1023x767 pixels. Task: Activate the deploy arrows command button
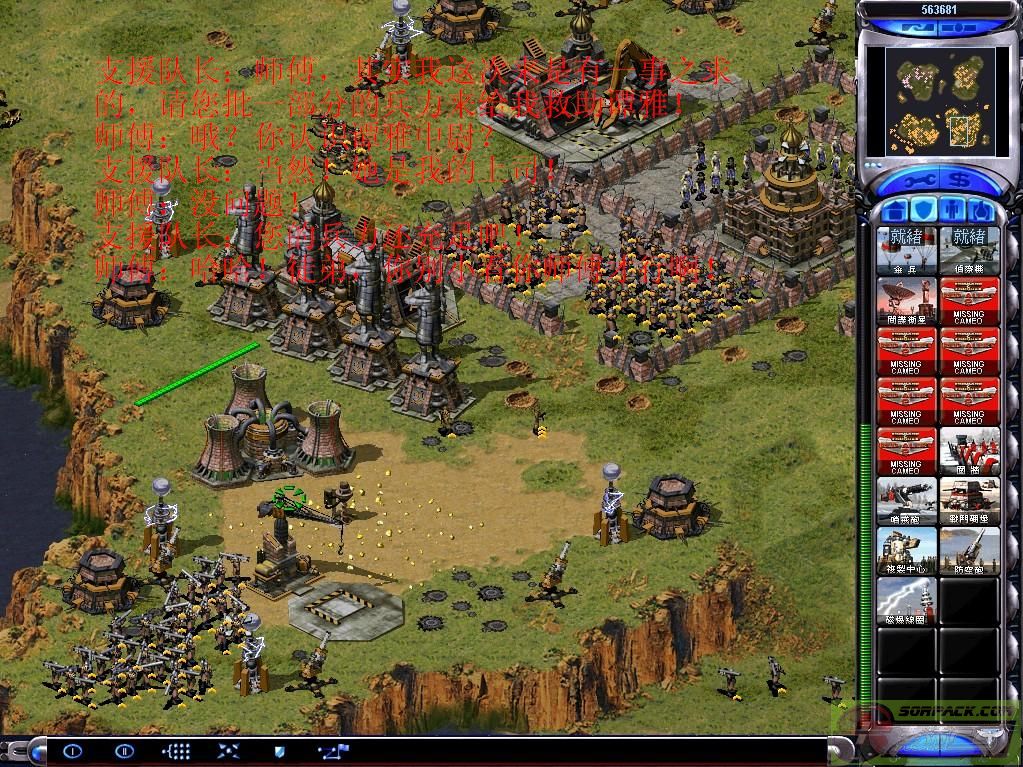click(x=228, y=750)
